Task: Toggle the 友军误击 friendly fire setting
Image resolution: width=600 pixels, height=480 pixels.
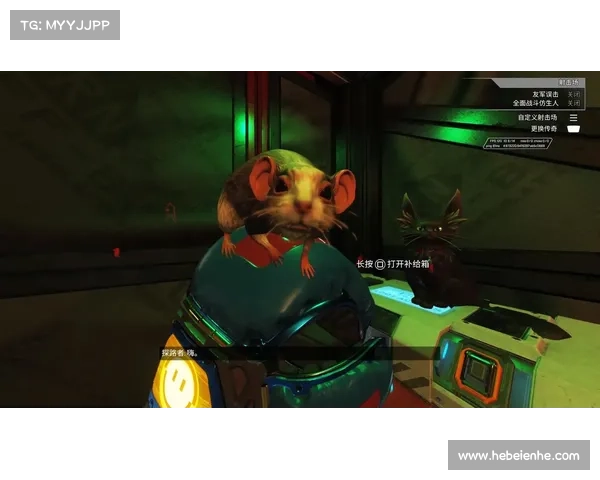Action: [573, 93]
